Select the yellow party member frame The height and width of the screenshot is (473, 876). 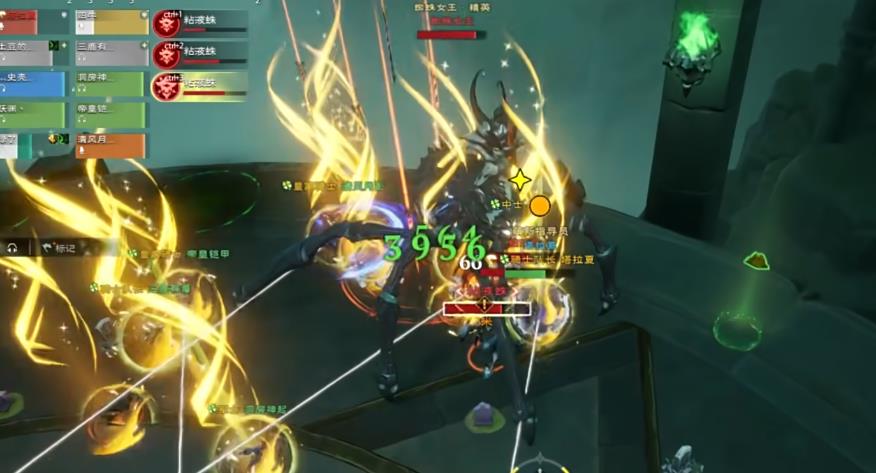pyautogui.click(x=111, y=19)
